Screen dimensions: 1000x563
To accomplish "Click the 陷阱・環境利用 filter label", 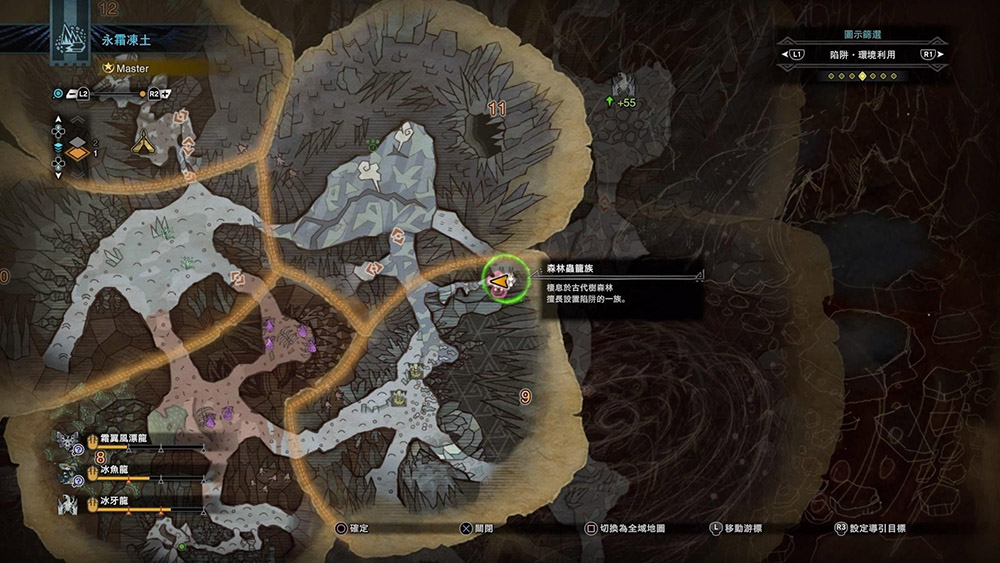I will tap(863, 55).
